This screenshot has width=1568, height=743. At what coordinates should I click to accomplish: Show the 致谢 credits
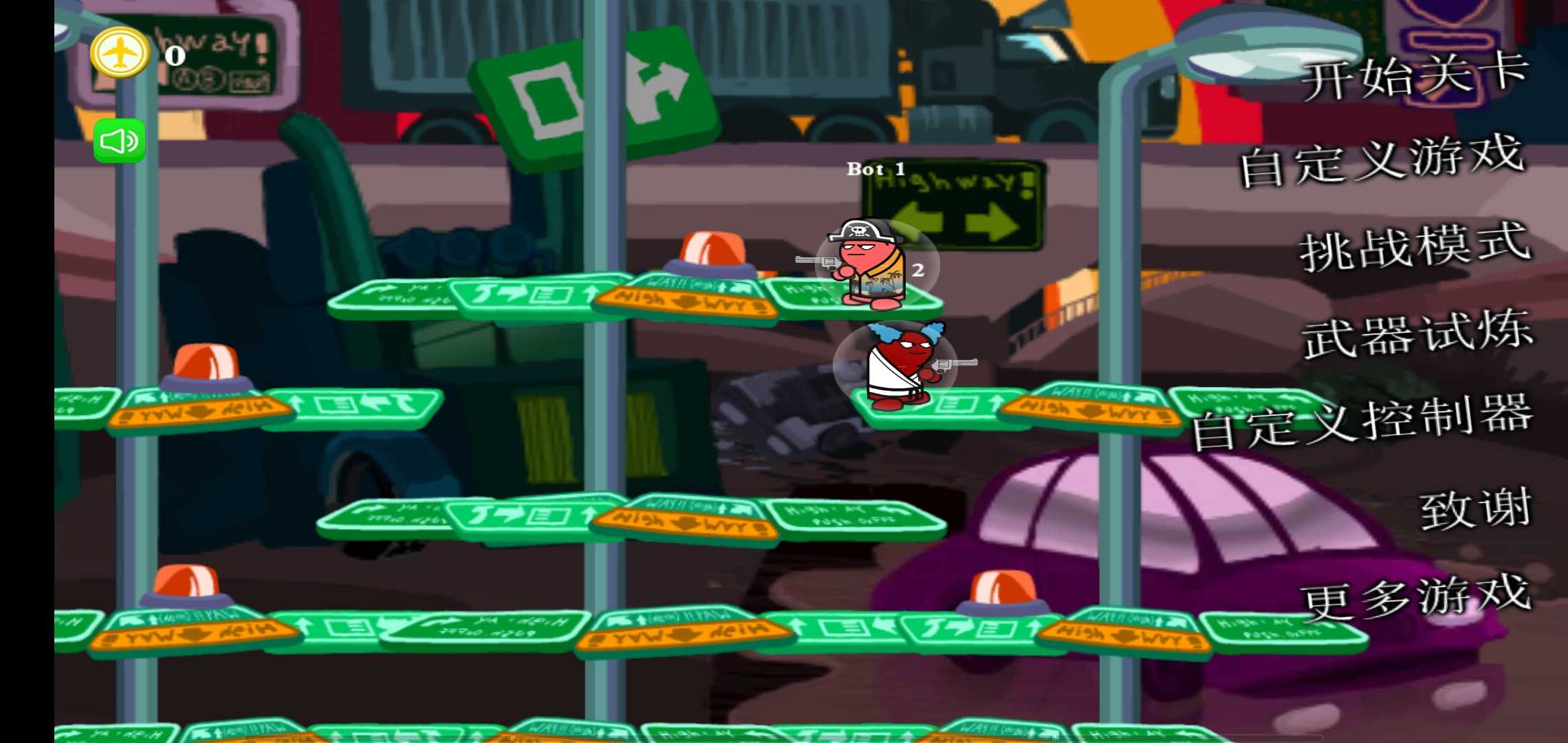point(1476,509)
